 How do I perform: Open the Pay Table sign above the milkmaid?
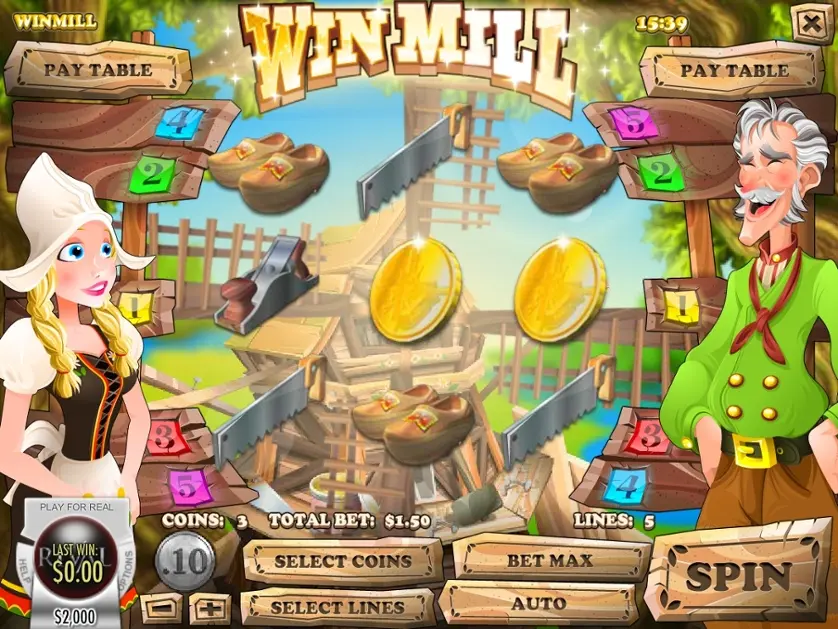pos(97,70)
